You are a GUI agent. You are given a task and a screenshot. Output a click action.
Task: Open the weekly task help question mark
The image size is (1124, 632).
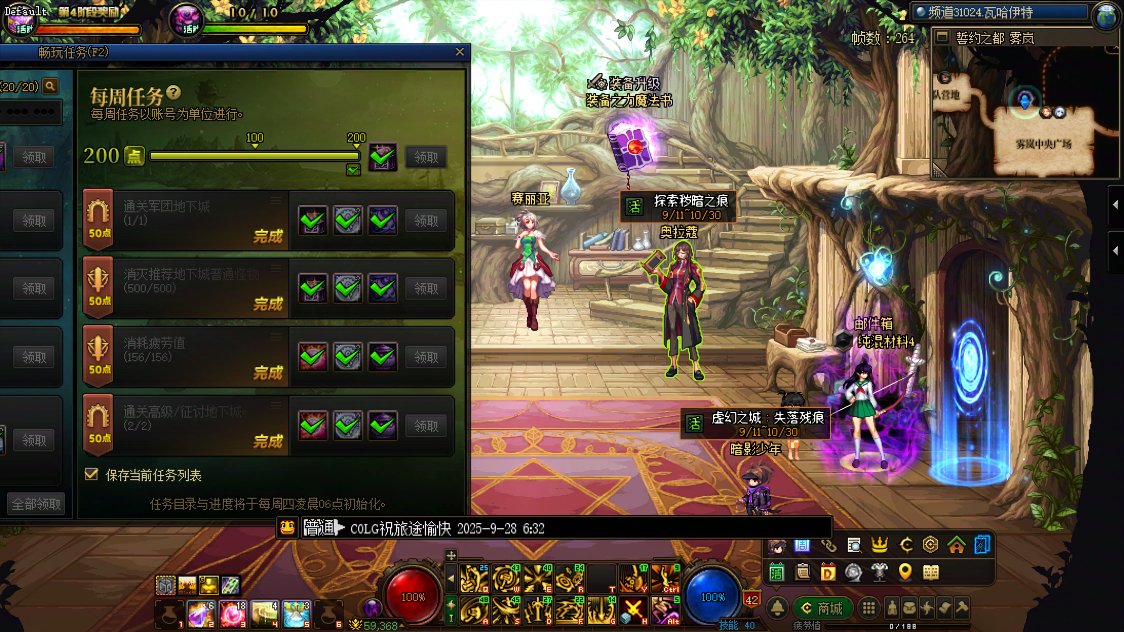pos(174,92)
